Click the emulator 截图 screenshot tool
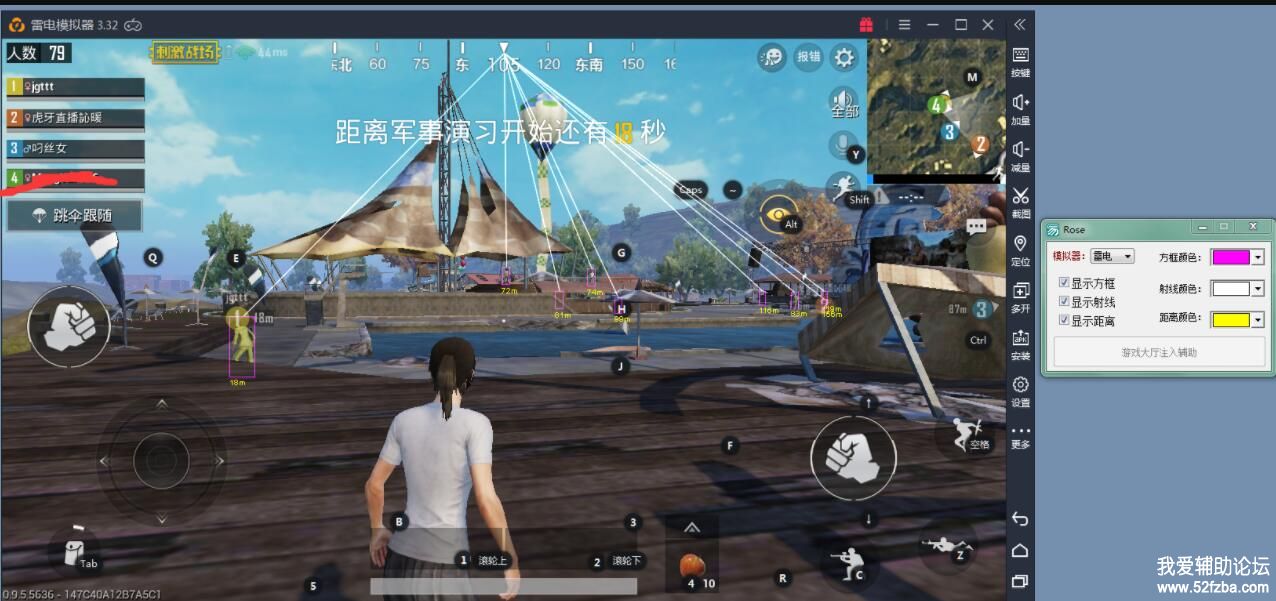Viewport: 1276px width, 601px height. point(1020,200)
